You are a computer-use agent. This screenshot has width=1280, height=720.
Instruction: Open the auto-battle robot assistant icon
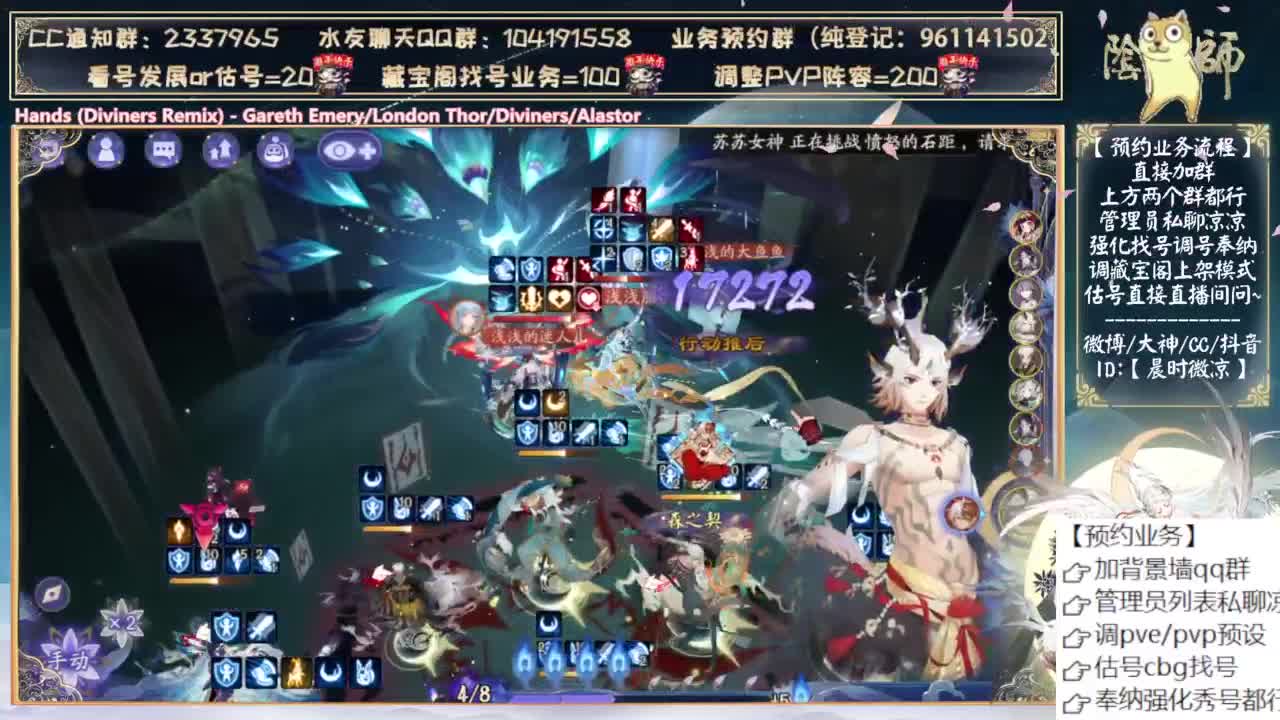(x=274, y=149)
